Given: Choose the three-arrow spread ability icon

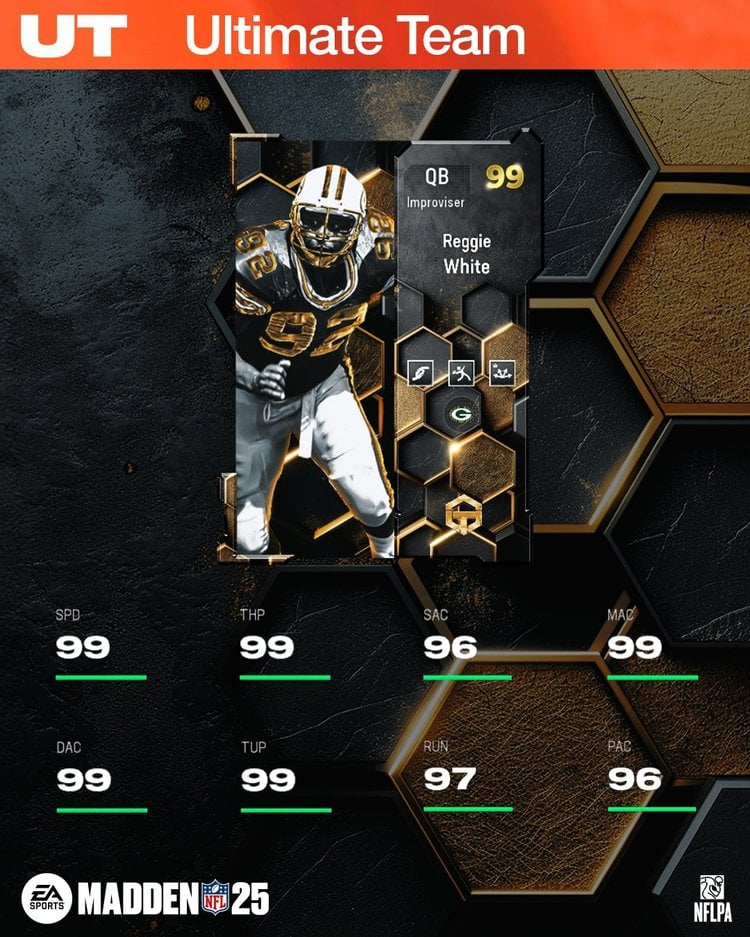Looking at the screenshot, I should (x=501, y=374).
